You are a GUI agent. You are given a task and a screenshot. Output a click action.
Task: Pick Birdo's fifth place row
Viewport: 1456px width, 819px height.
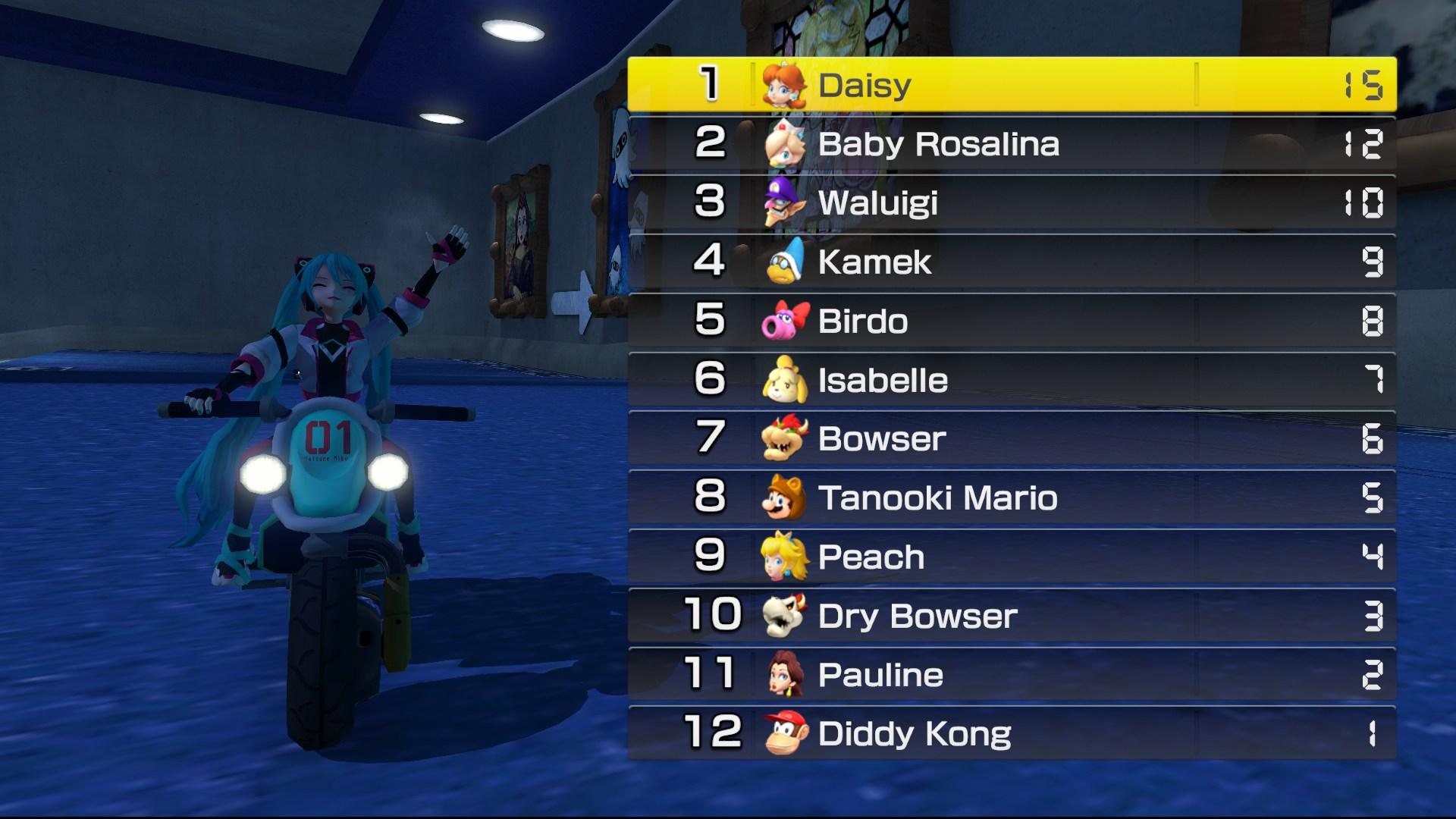(1012, 321)
